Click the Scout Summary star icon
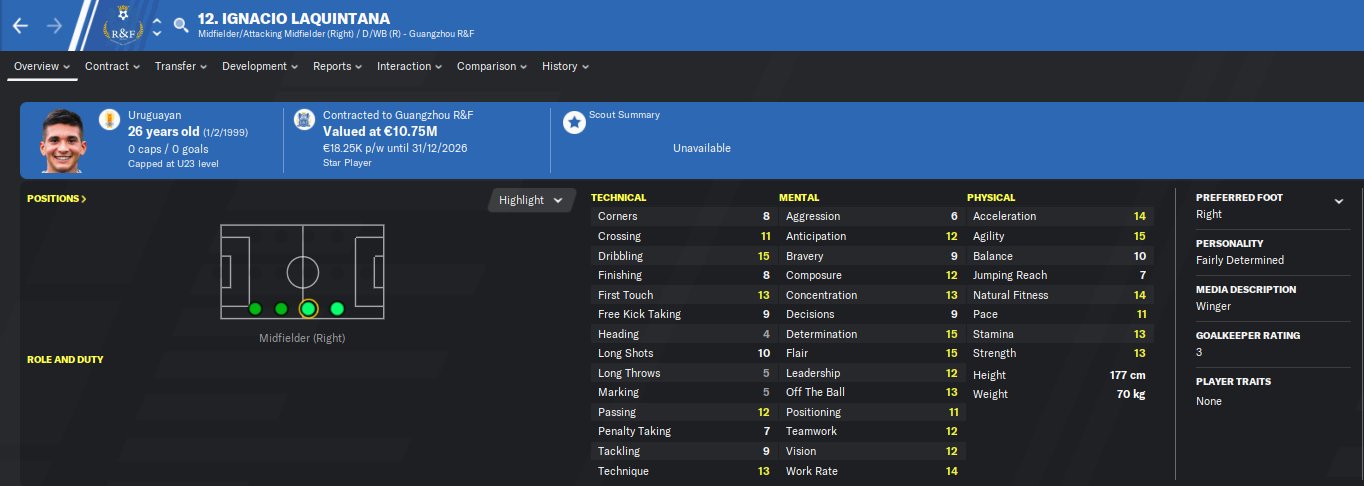 574,122
